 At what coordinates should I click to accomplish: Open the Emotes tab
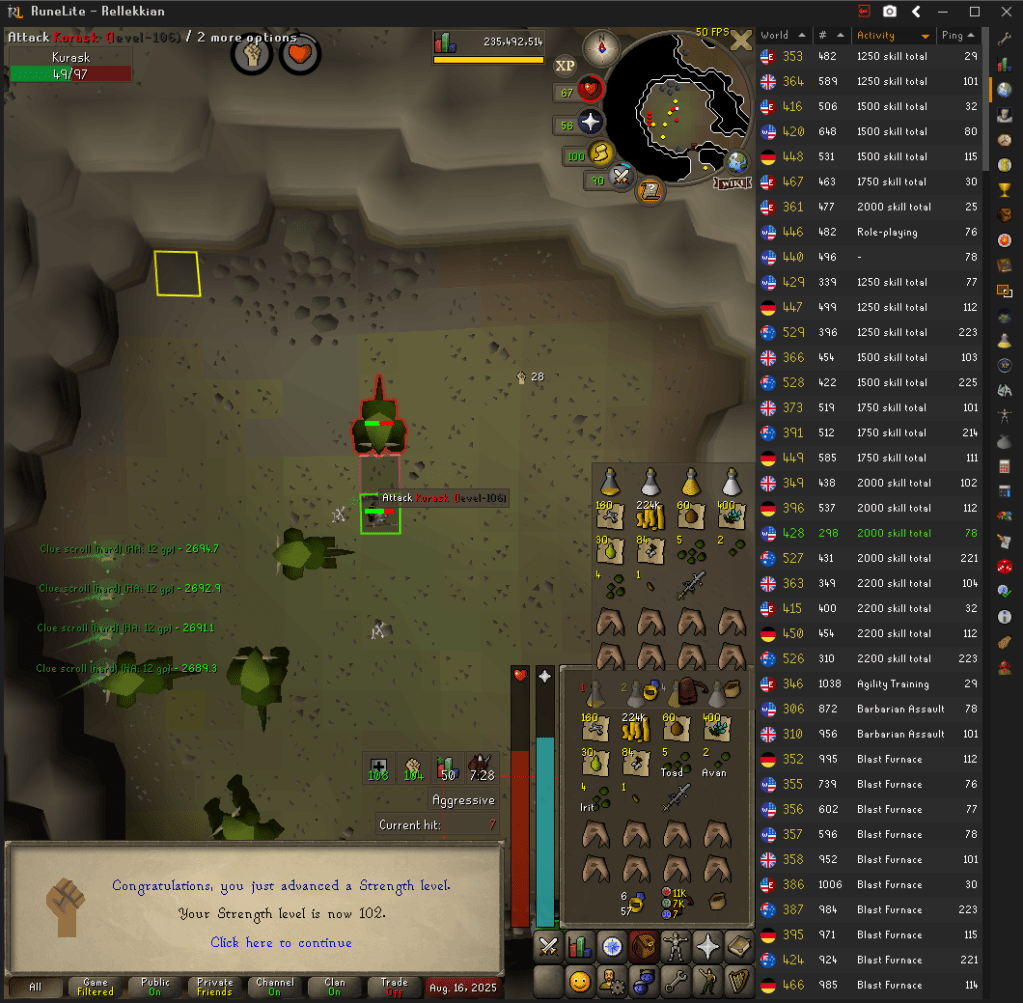pyautogui.click(x=708, y=979)
